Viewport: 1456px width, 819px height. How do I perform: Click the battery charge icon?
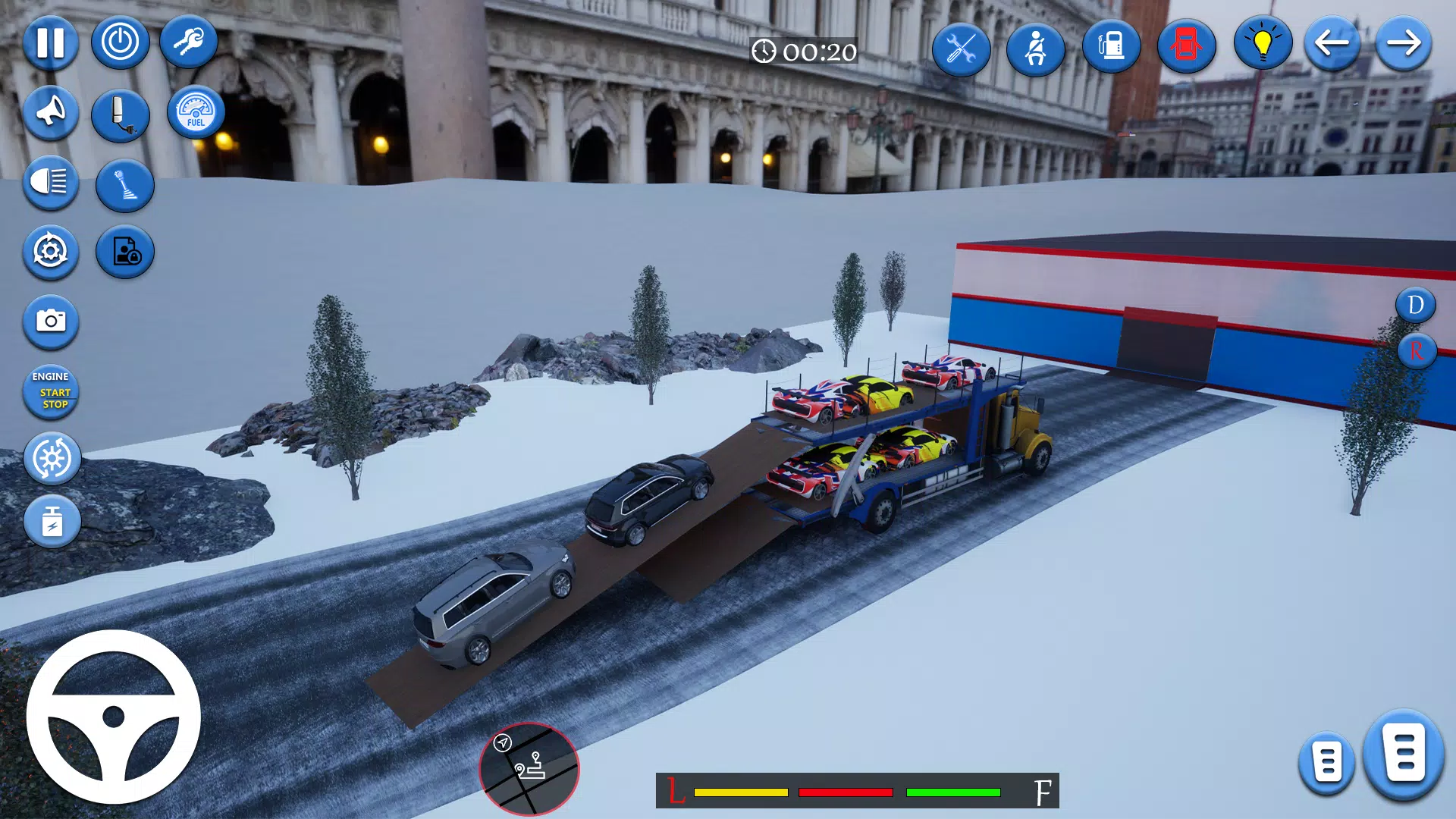click(52, 522)
